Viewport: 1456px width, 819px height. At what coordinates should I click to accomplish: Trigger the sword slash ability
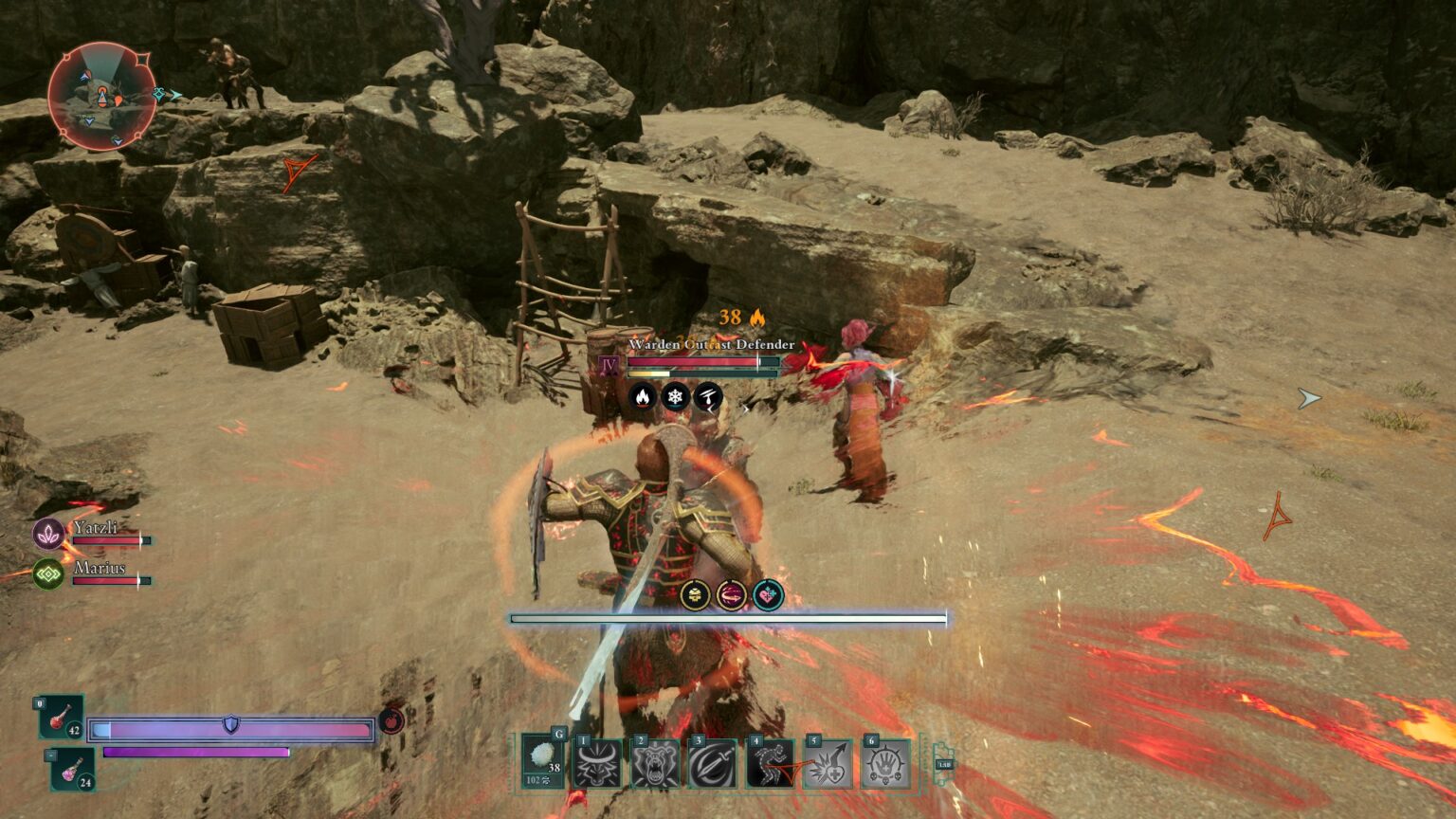tap(712, 764)
